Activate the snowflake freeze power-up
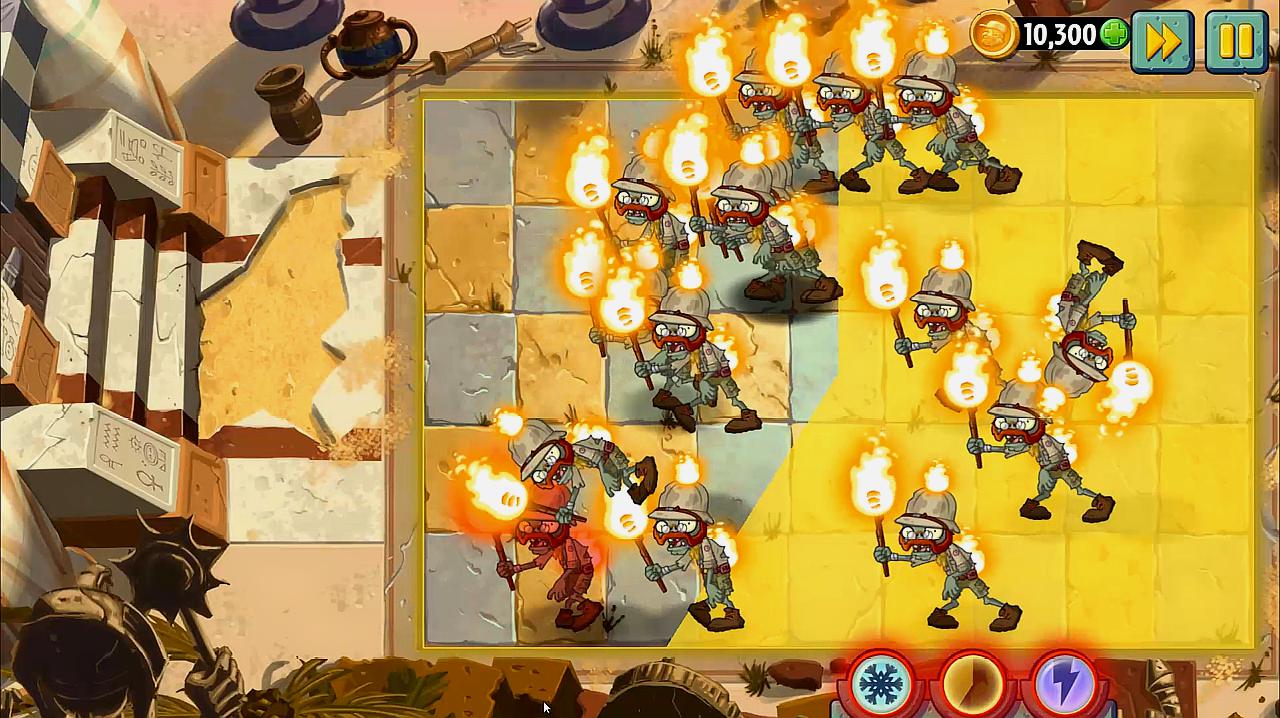The height and width of the screenshot is (718, 1280). [x=882, y=685]
